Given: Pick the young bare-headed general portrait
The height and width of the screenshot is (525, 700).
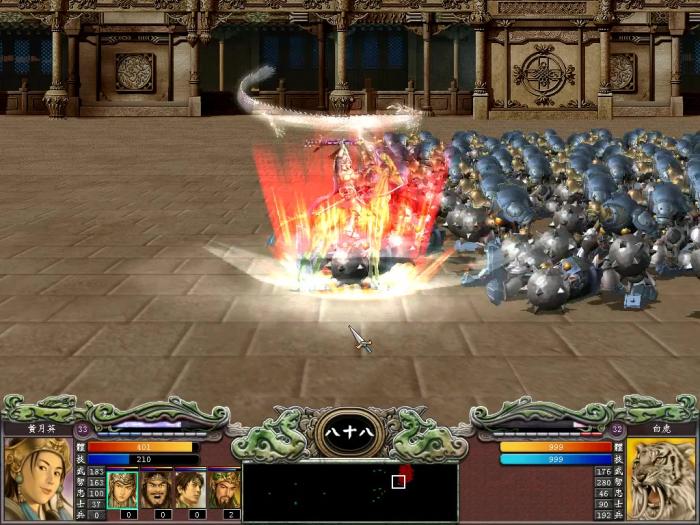Looking at the screenshot, I should pos(190,489).
